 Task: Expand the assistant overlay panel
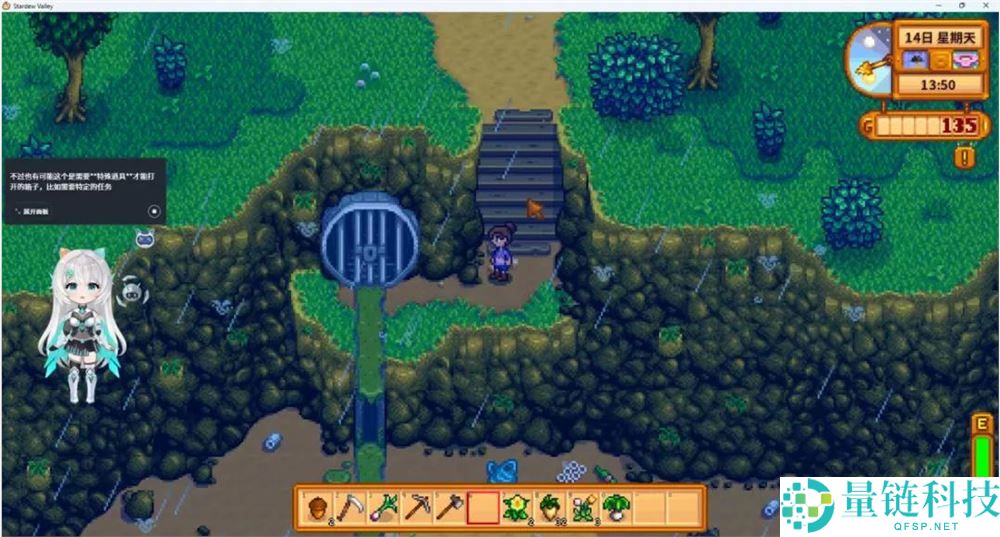coord(34,211)
